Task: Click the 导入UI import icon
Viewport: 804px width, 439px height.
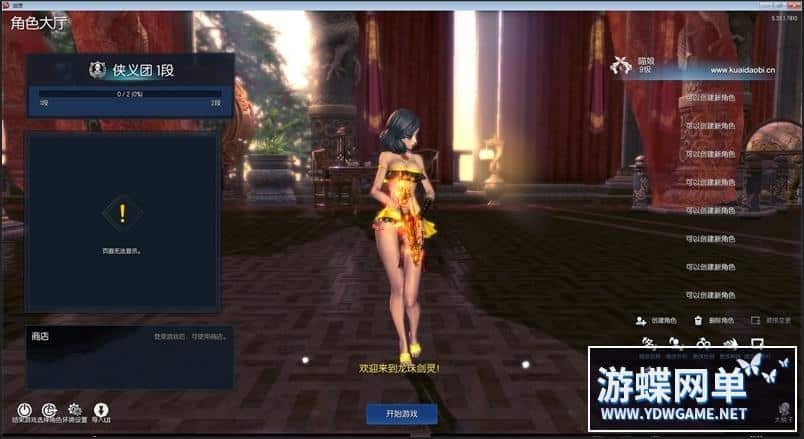Action: (101, 410)
